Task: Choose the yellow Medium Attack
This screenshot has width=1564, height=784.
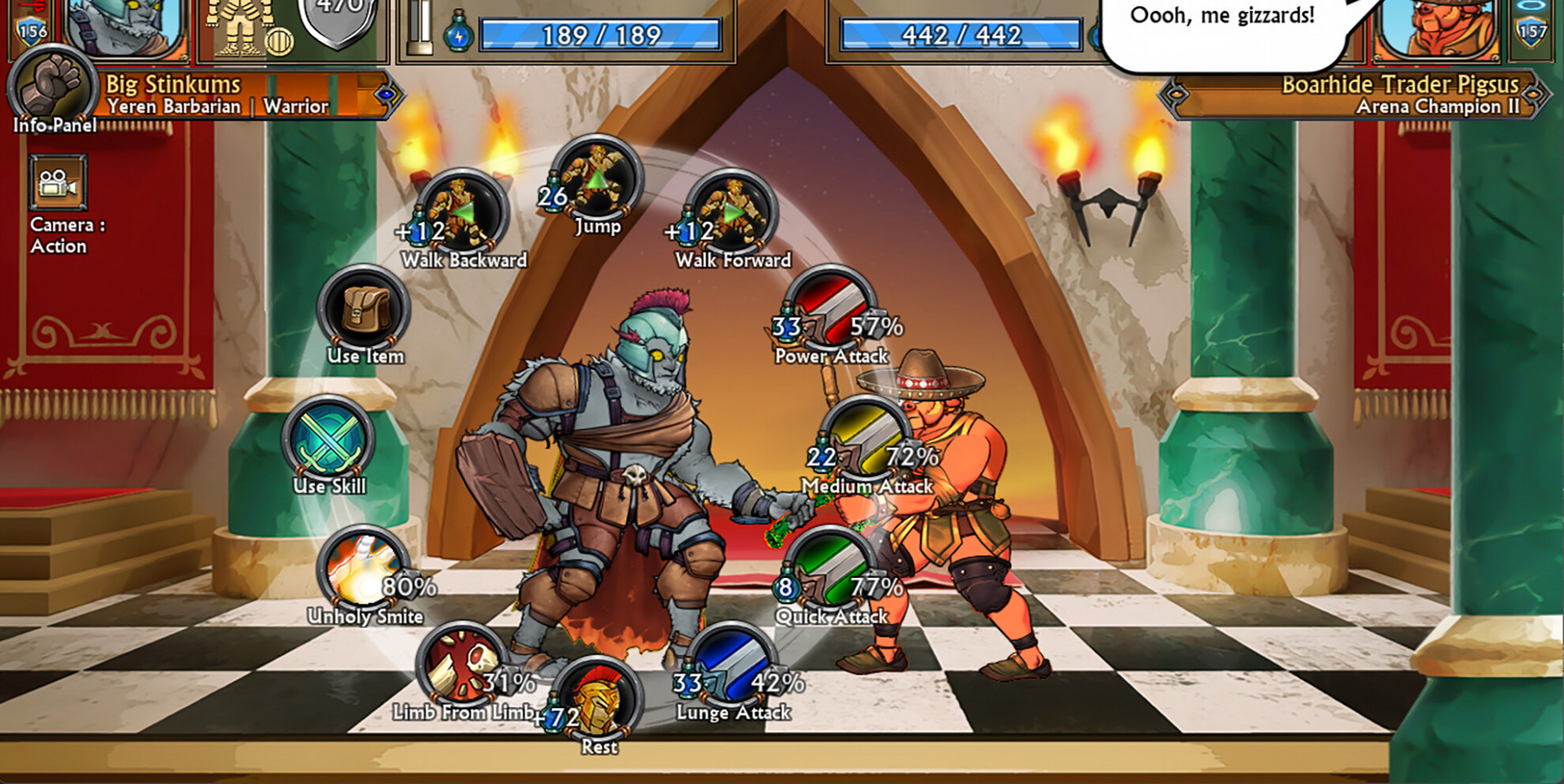Action: coord(867,440)
